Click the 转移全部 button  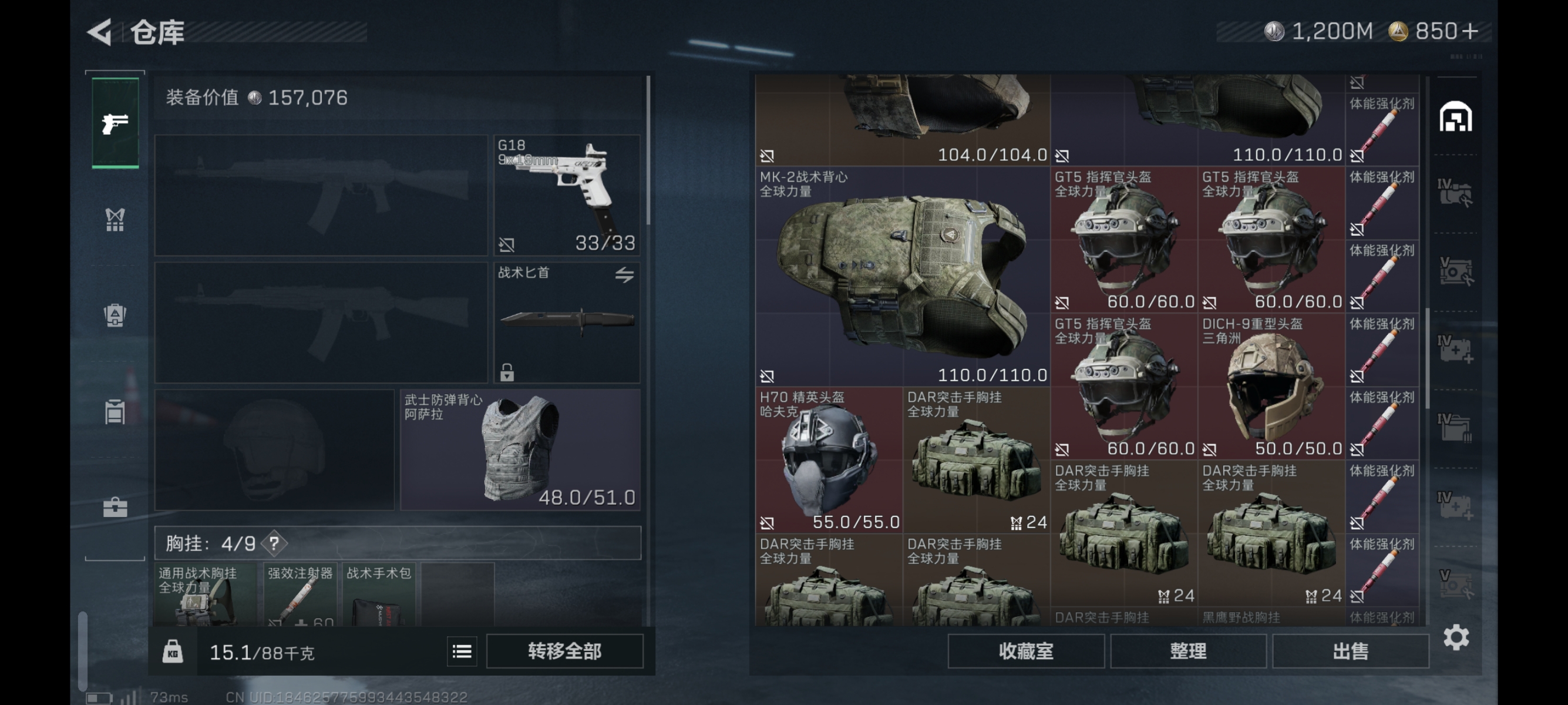pos(564,652)
